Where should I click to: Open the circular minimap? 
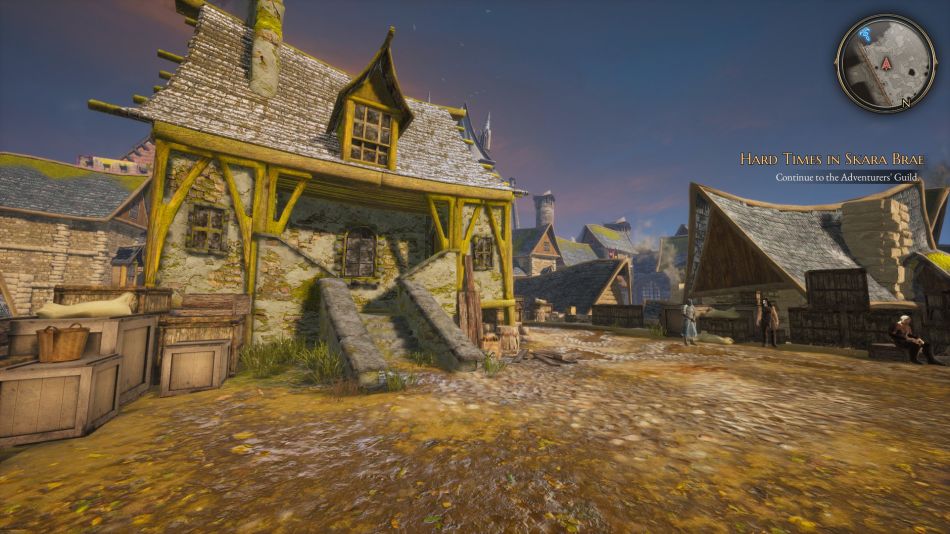[x=885, y=63]
